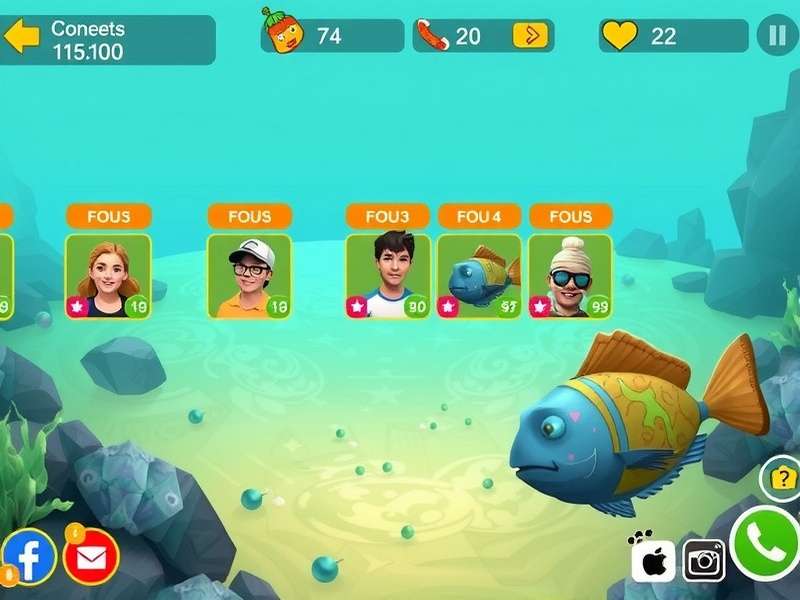Click the Apple logo icon

(x=654, y=561)
